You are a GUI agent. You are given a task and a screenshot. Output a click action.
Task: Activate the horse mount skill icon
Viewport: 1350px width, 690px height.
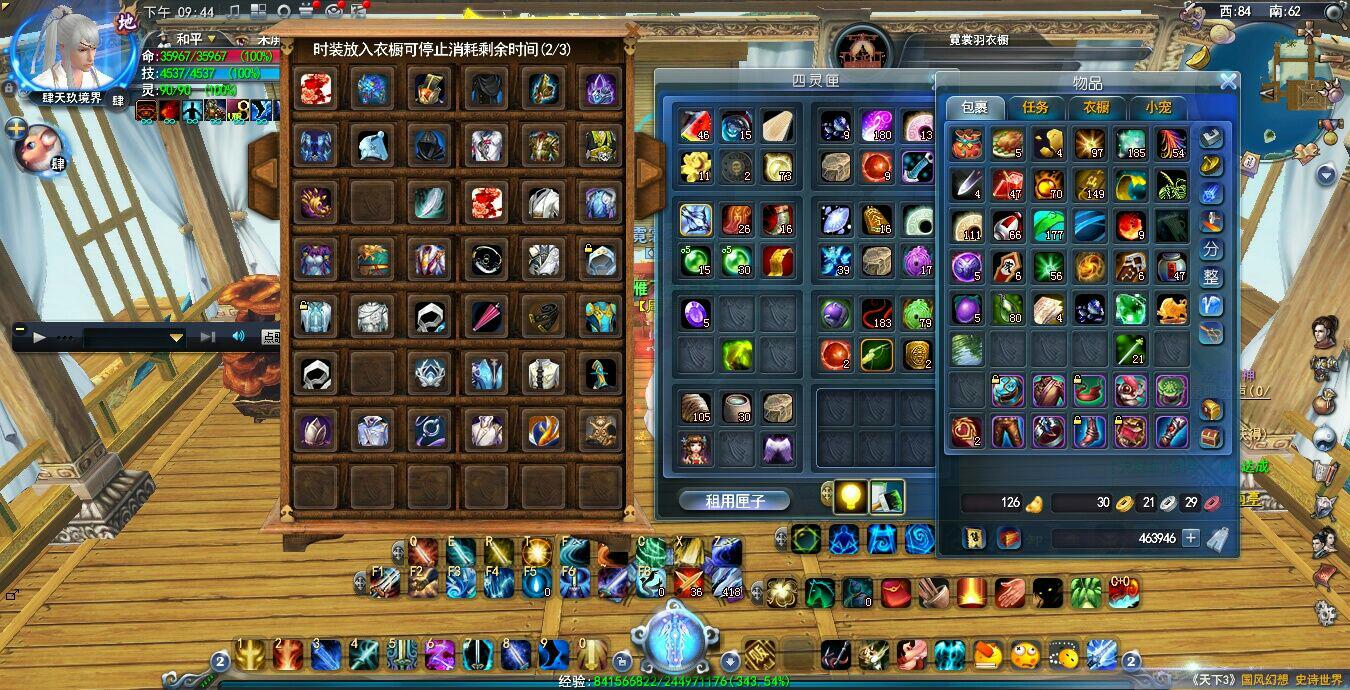(x=819, y=592)
